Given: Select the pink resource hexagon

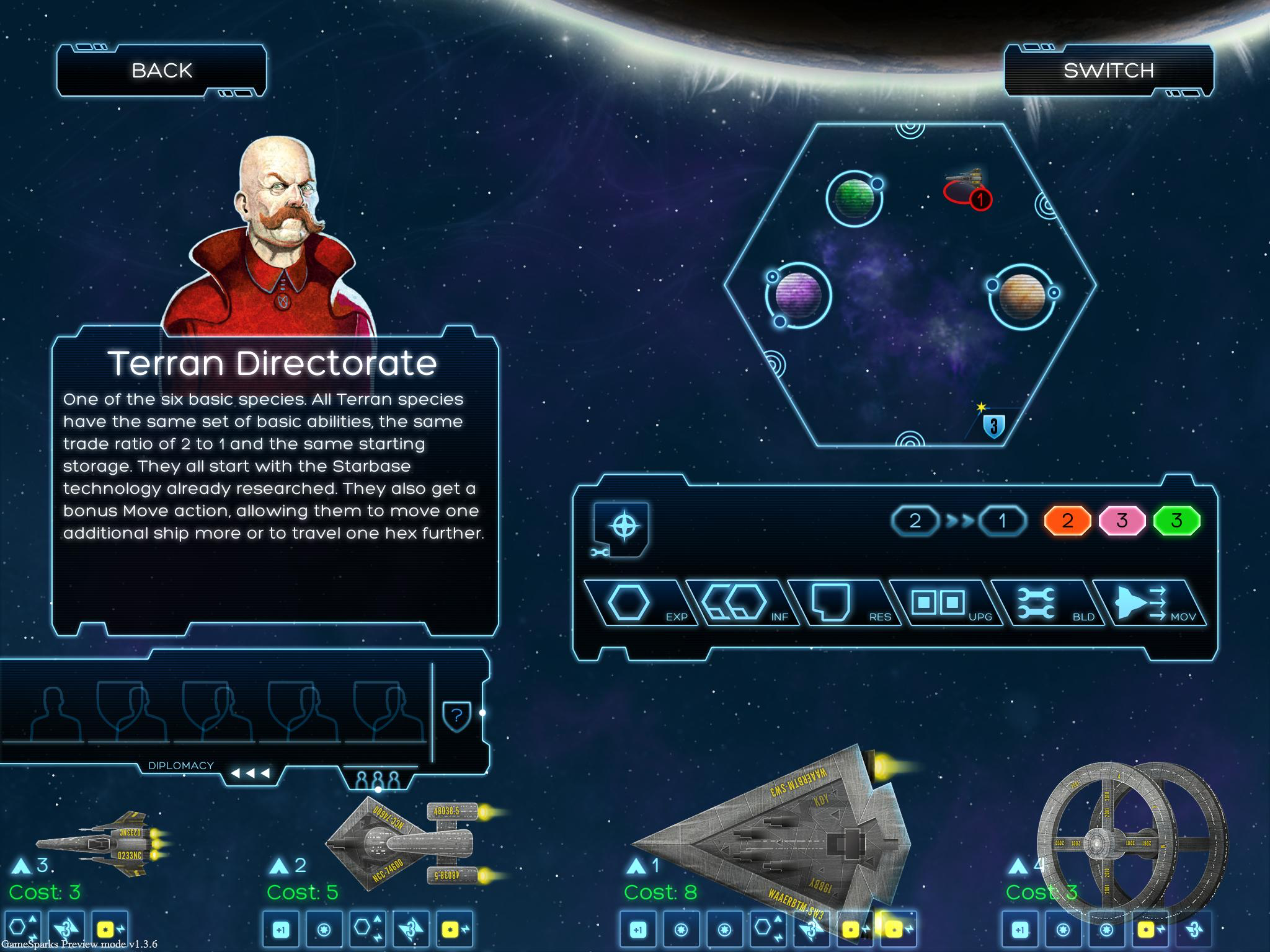Looking at the screenshot, I should [1122, 521].
